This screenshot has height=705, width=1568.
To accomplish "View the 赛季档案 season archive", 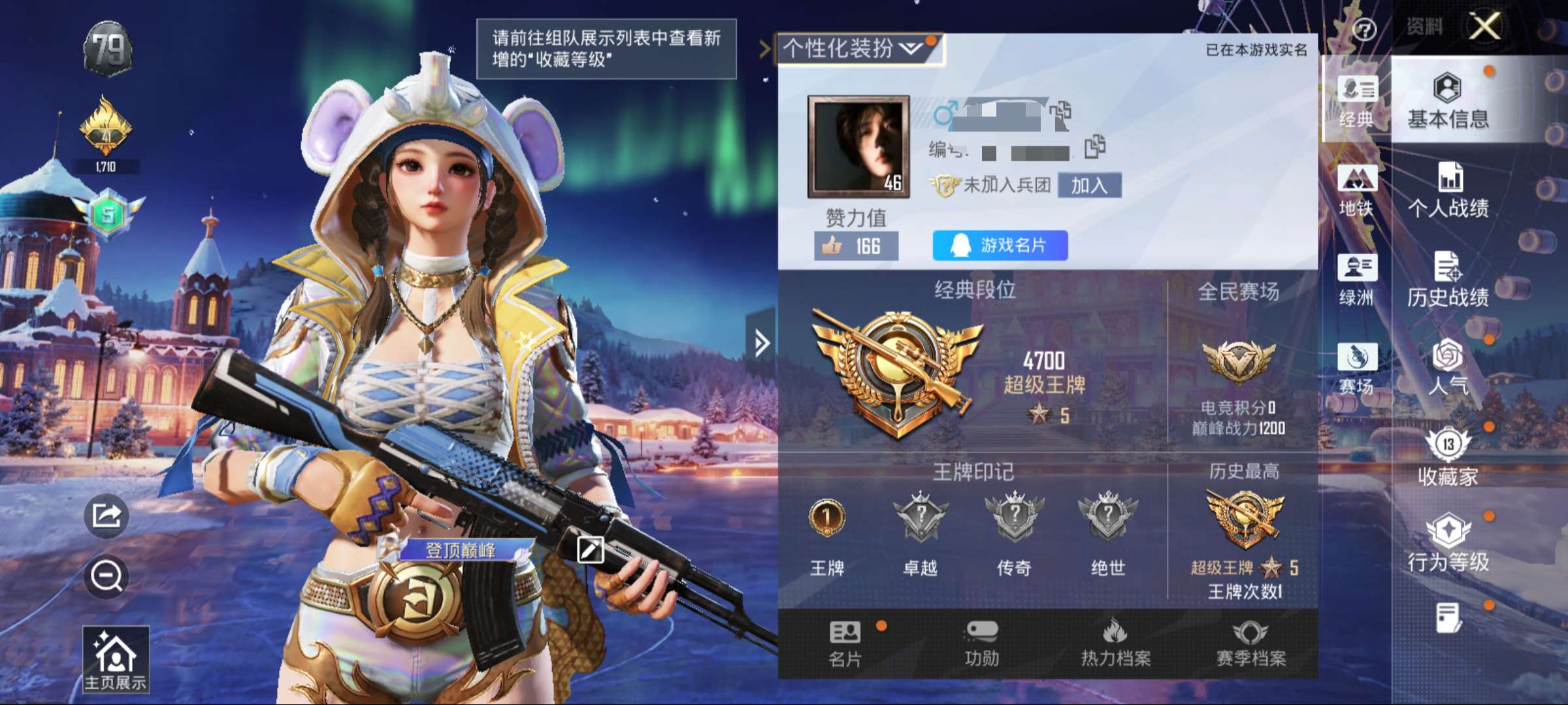I will [1250, 644].
